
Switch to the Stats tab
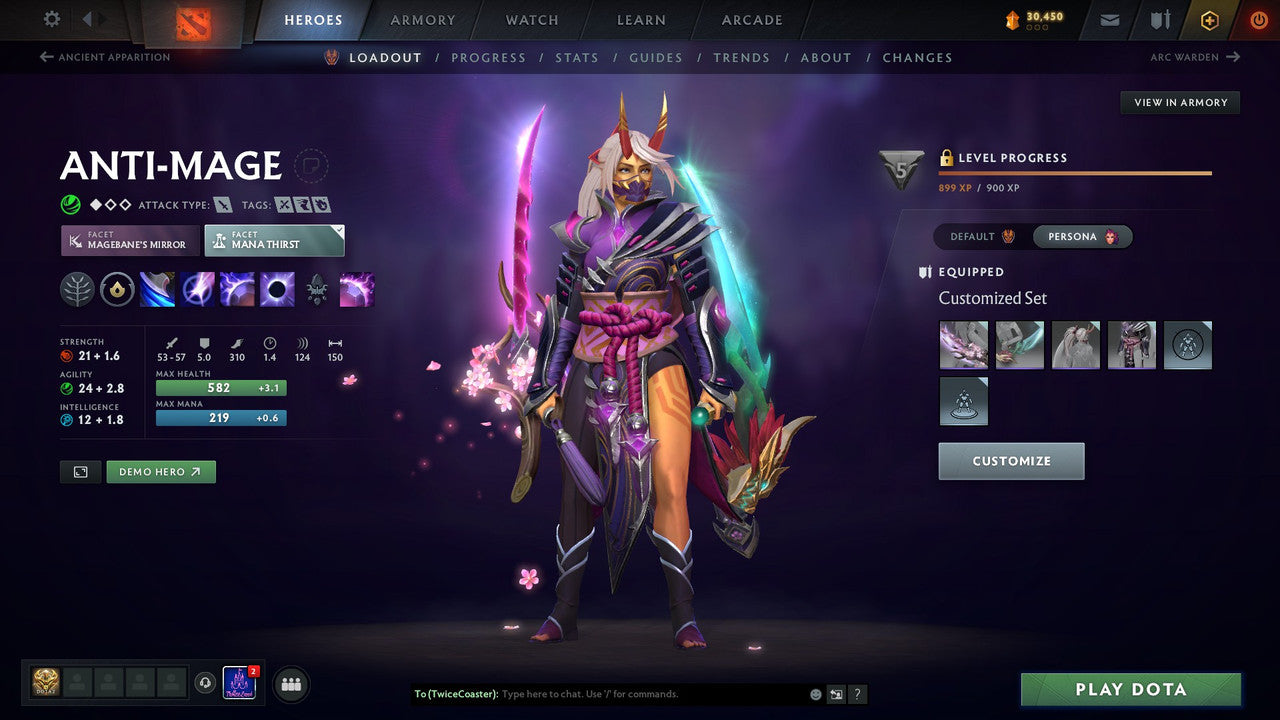577,57
